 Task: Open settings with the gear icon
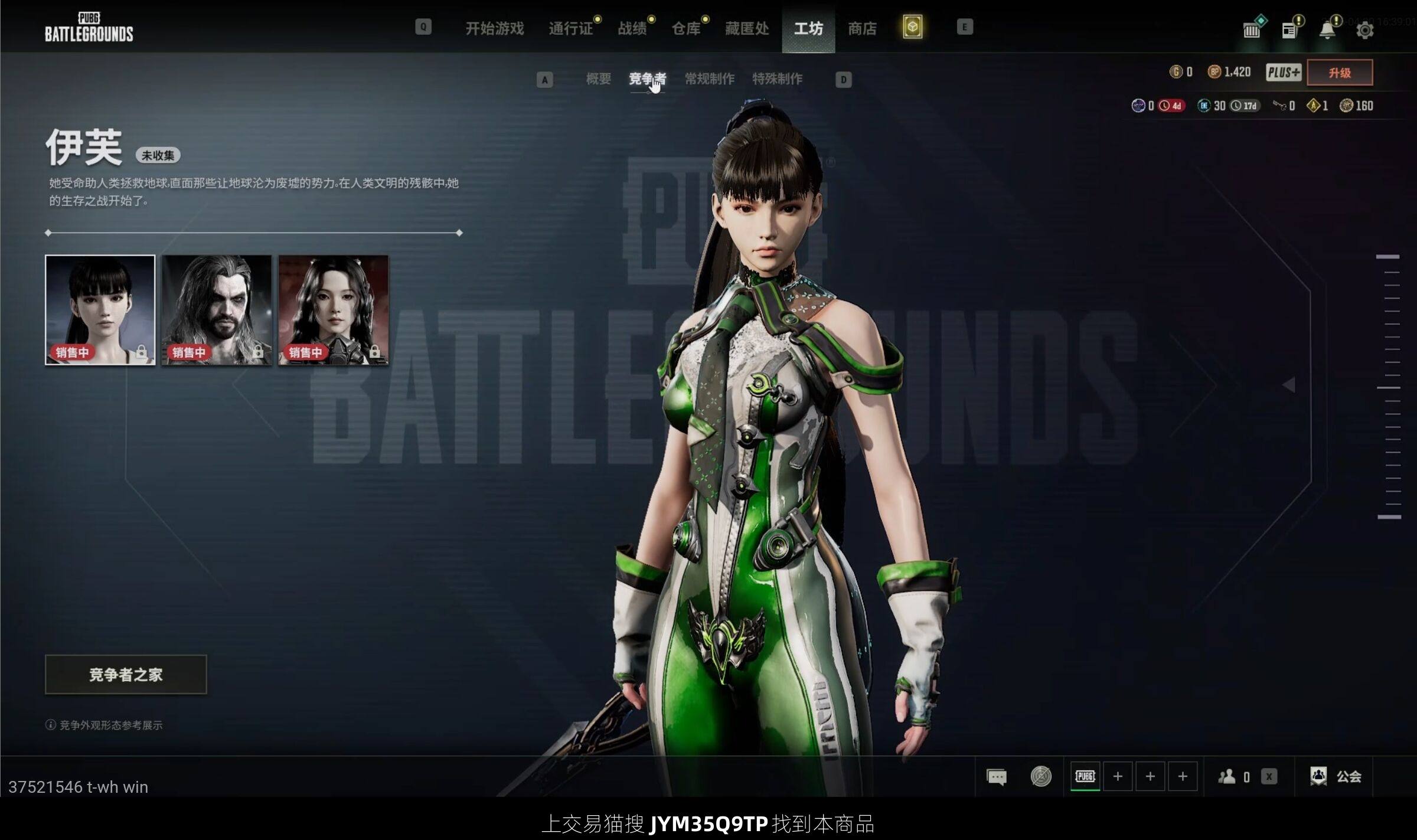coord(1364,30)
